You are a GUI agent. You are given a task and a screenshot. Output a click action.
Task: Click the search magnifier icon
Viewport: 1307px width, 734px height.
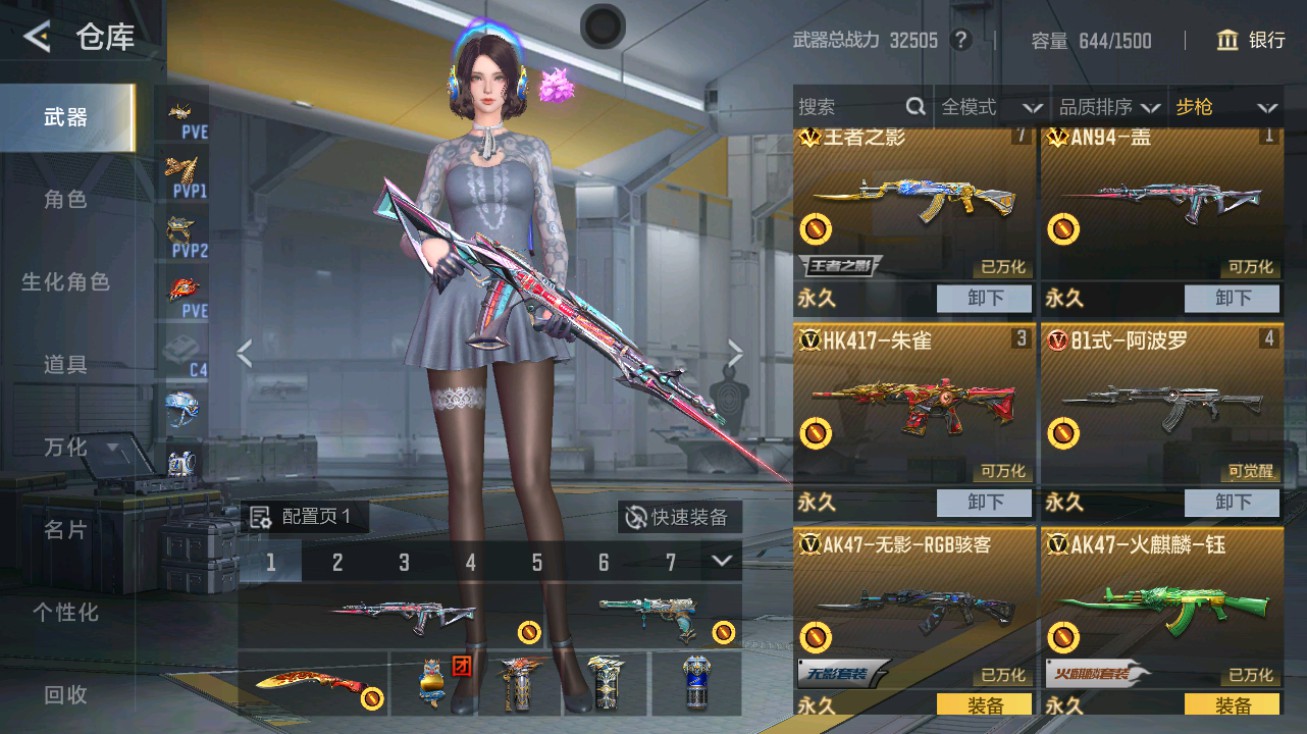(914, 106)
